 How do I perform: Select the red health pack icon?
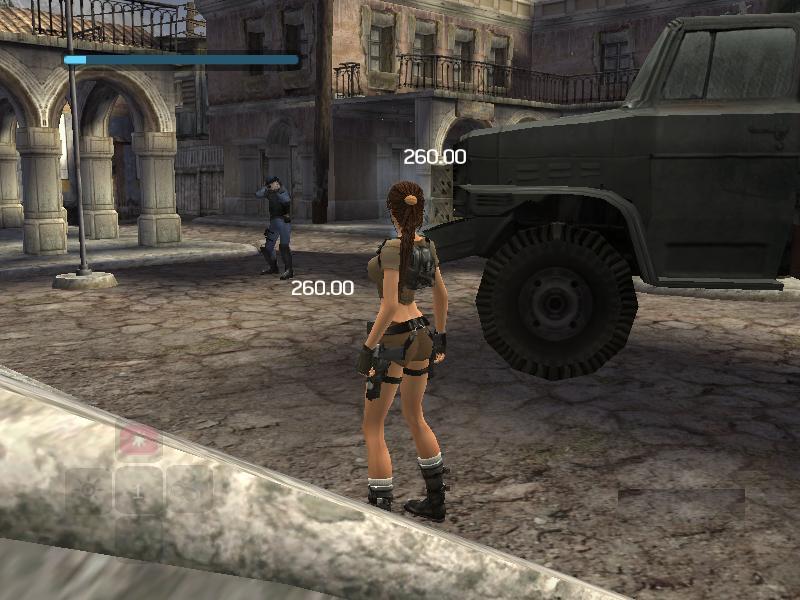[x=139, y=440]
